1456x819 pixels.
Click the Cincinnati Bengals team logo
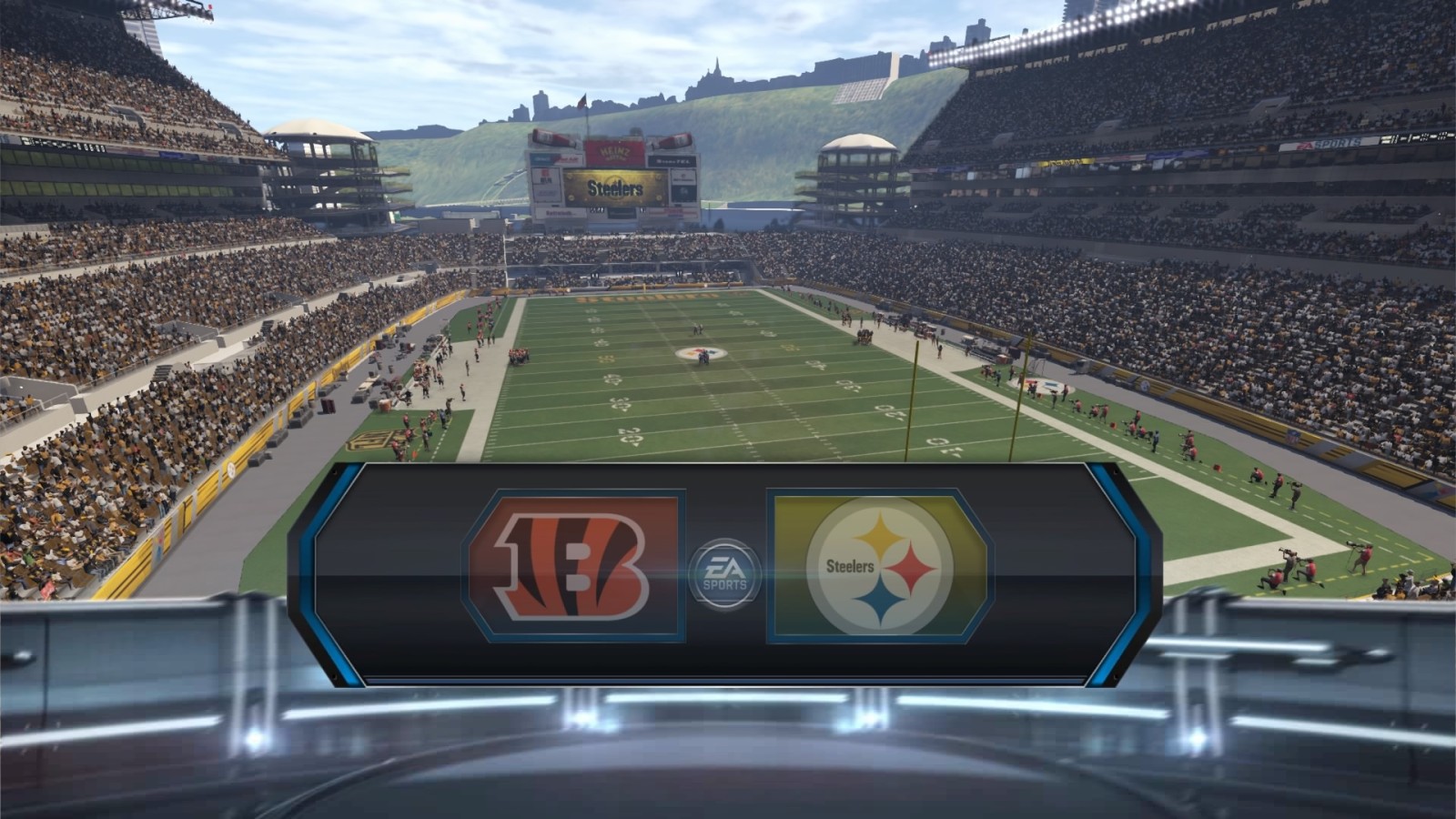(x=572, y=565)
